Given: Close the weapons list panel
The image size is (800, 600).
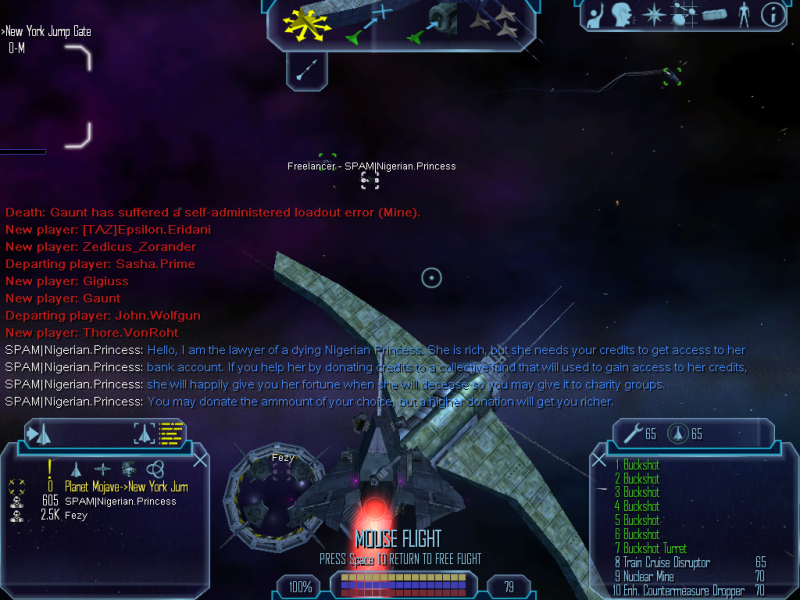Looking at the screenshot, I should point(600,460).
